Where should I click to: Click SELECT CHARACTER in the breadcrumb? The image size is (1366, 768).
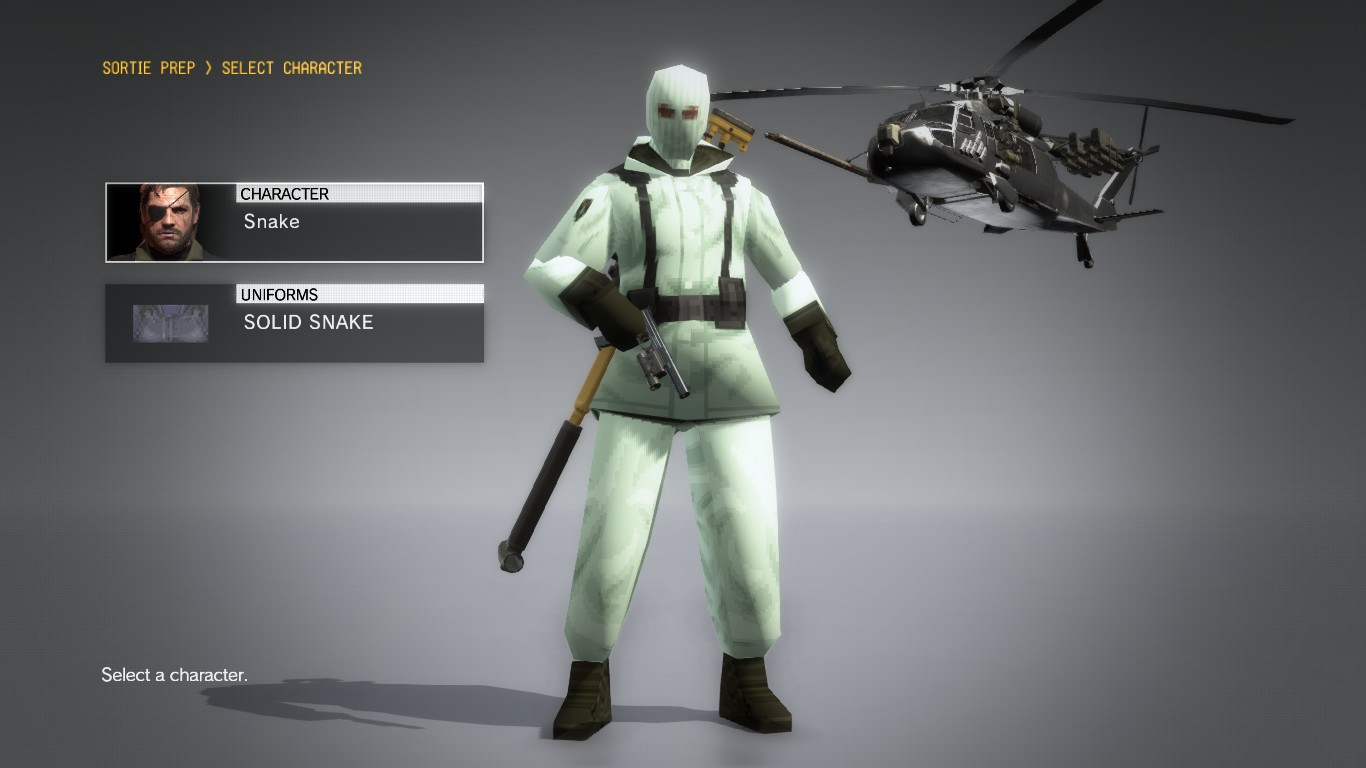click(x=290, y=68)
